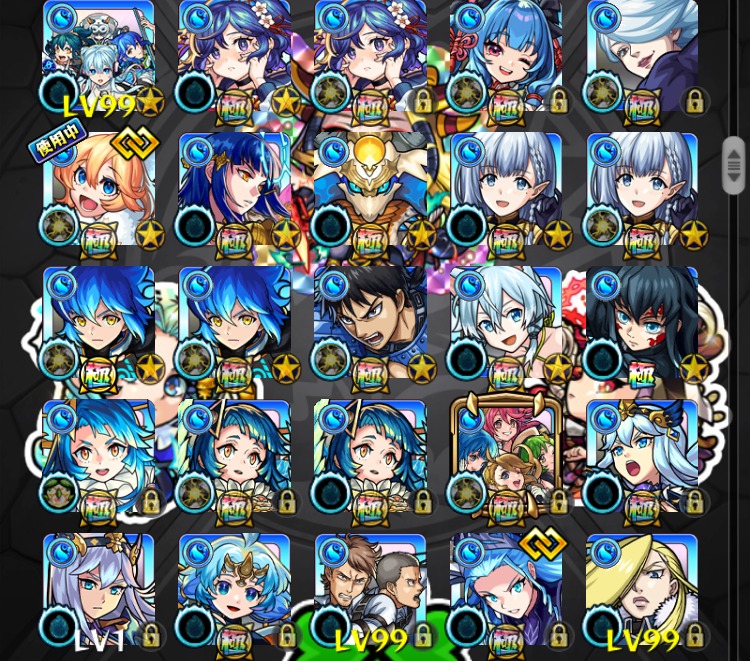Select the white-haired man in dark coat
This screenshot has height=661, width=750.
(x=641, y=56)
